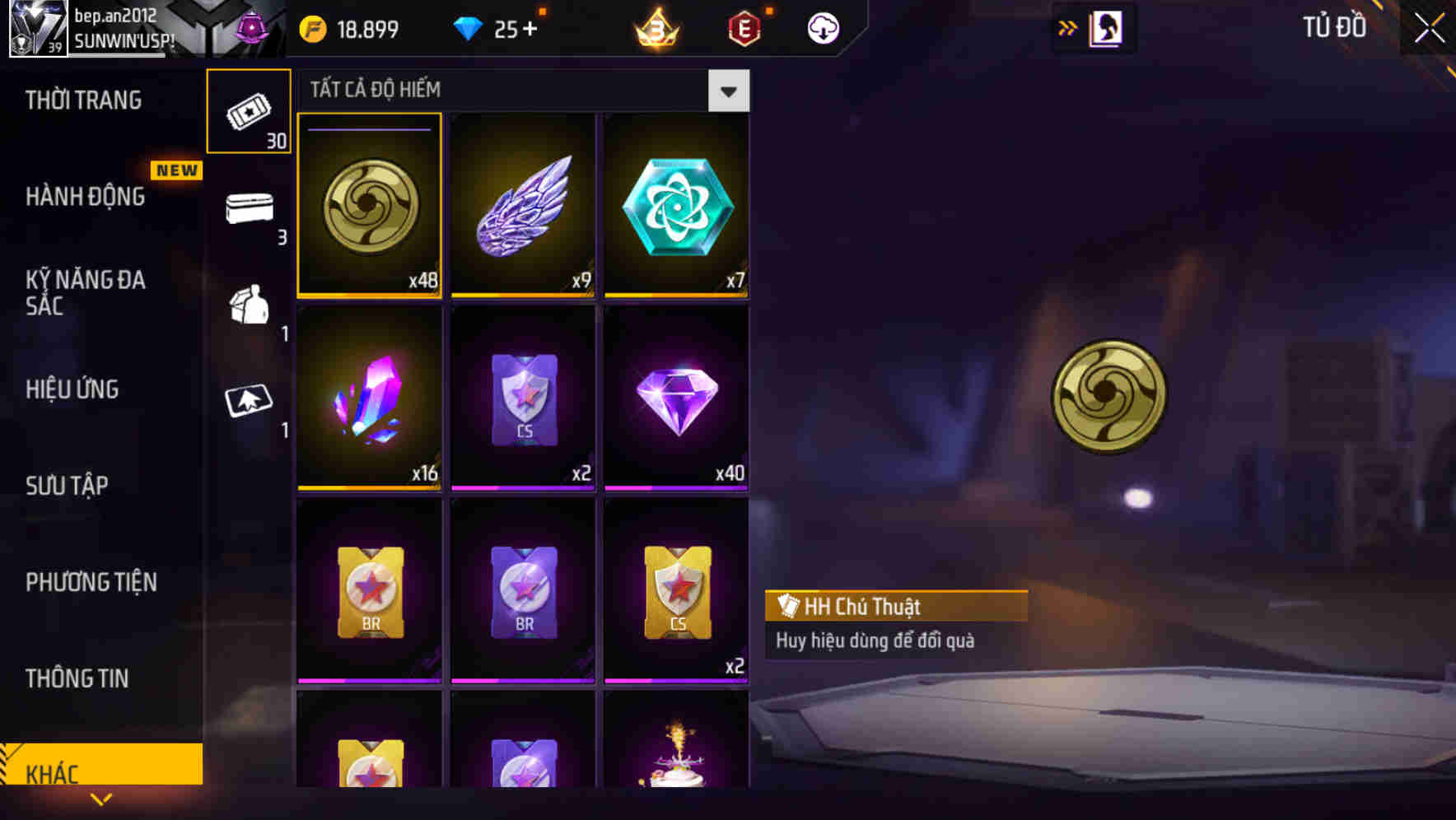The height and width of the screenshot is (820, 1456).
Task: Open the THÔNG TIN section
Action: (x=77, y=678)
